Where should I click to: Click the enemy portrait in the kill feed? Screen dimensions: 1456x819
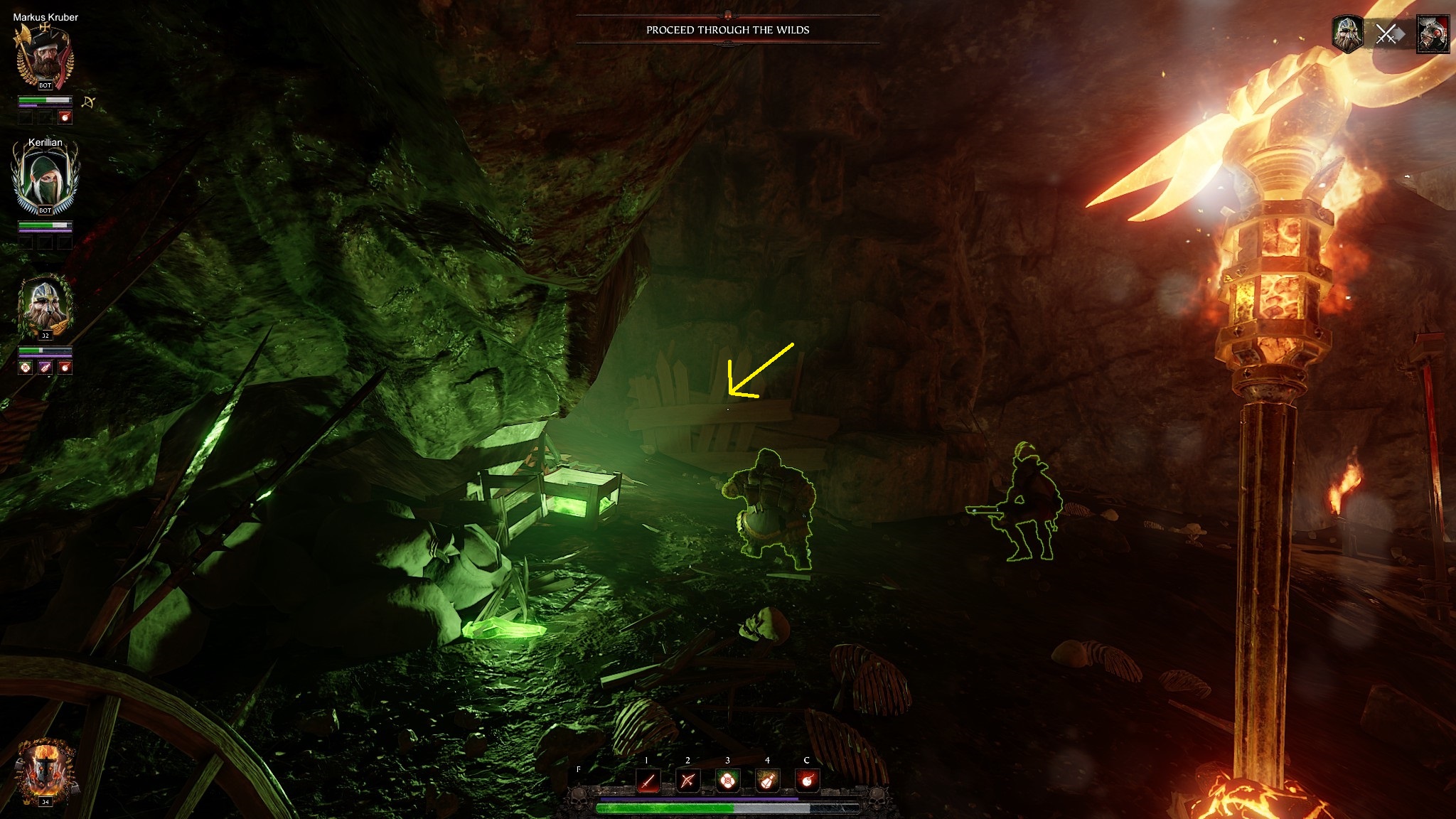click(x=1432, y=33)
